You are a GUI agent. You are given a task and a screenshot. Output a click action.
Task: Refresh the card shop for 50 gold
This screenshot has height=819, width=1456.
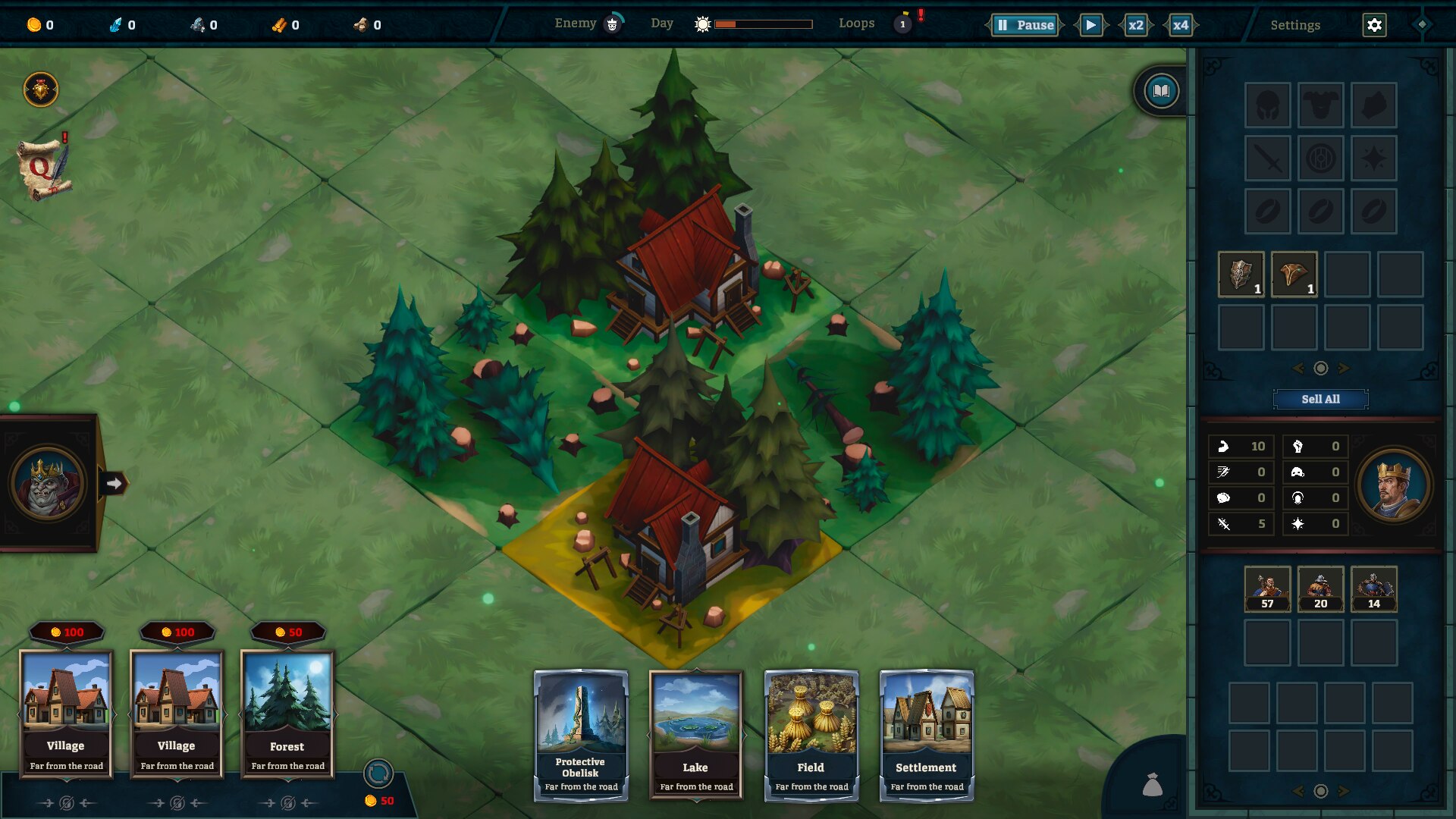click(x=378, y=774)
